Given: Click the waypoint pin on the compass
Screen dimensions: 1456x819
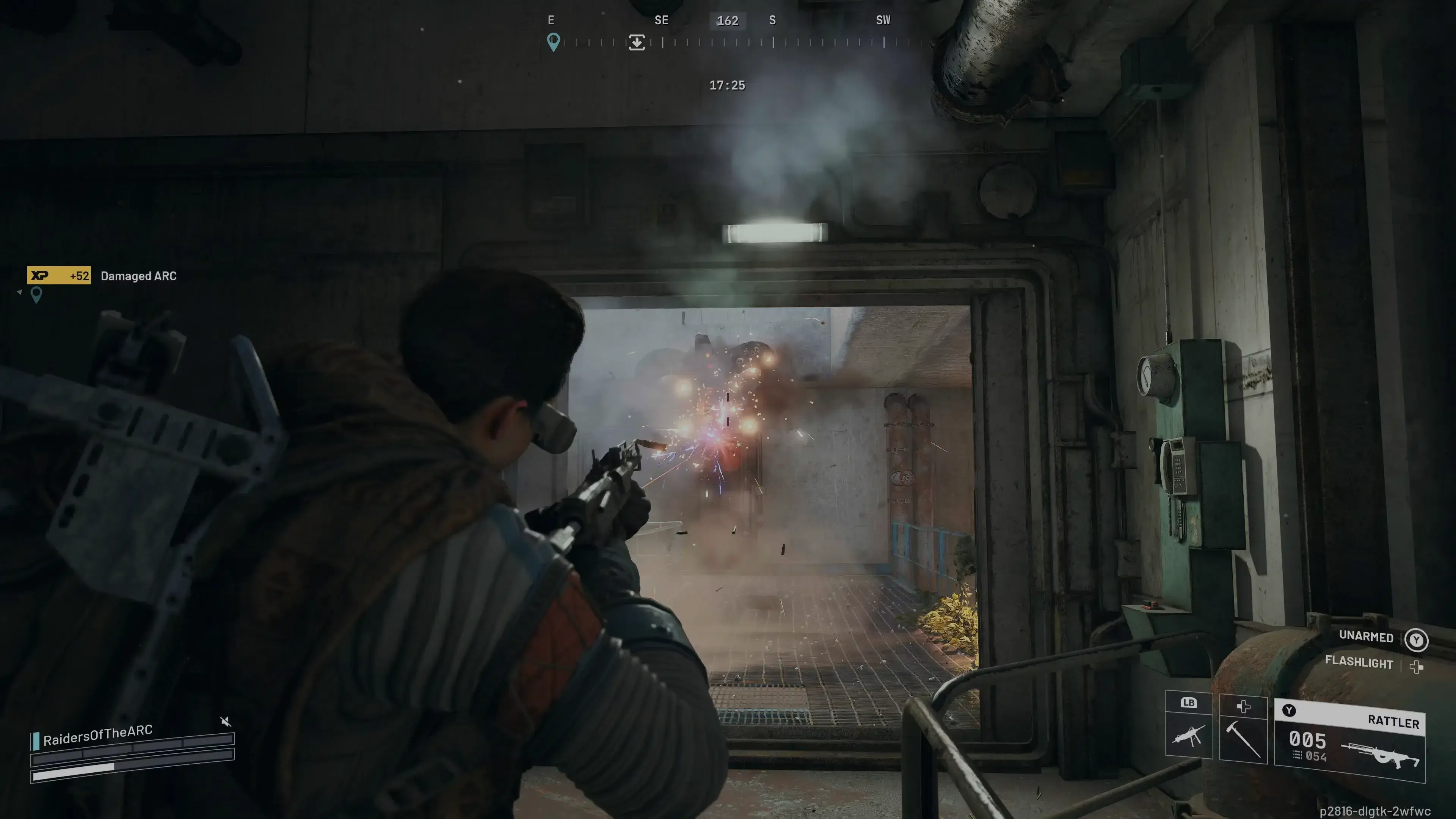Looking at the screenshot, I should point(553,43).
